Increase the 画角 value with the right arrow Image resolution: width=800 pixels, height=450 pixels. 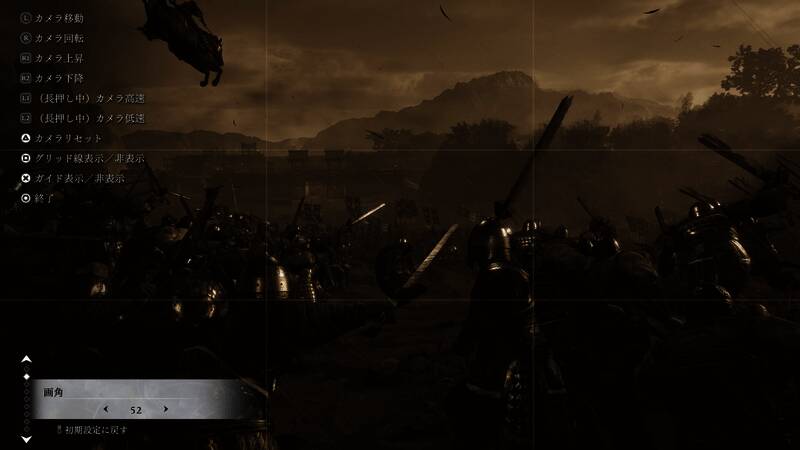[x=166, y=409]
